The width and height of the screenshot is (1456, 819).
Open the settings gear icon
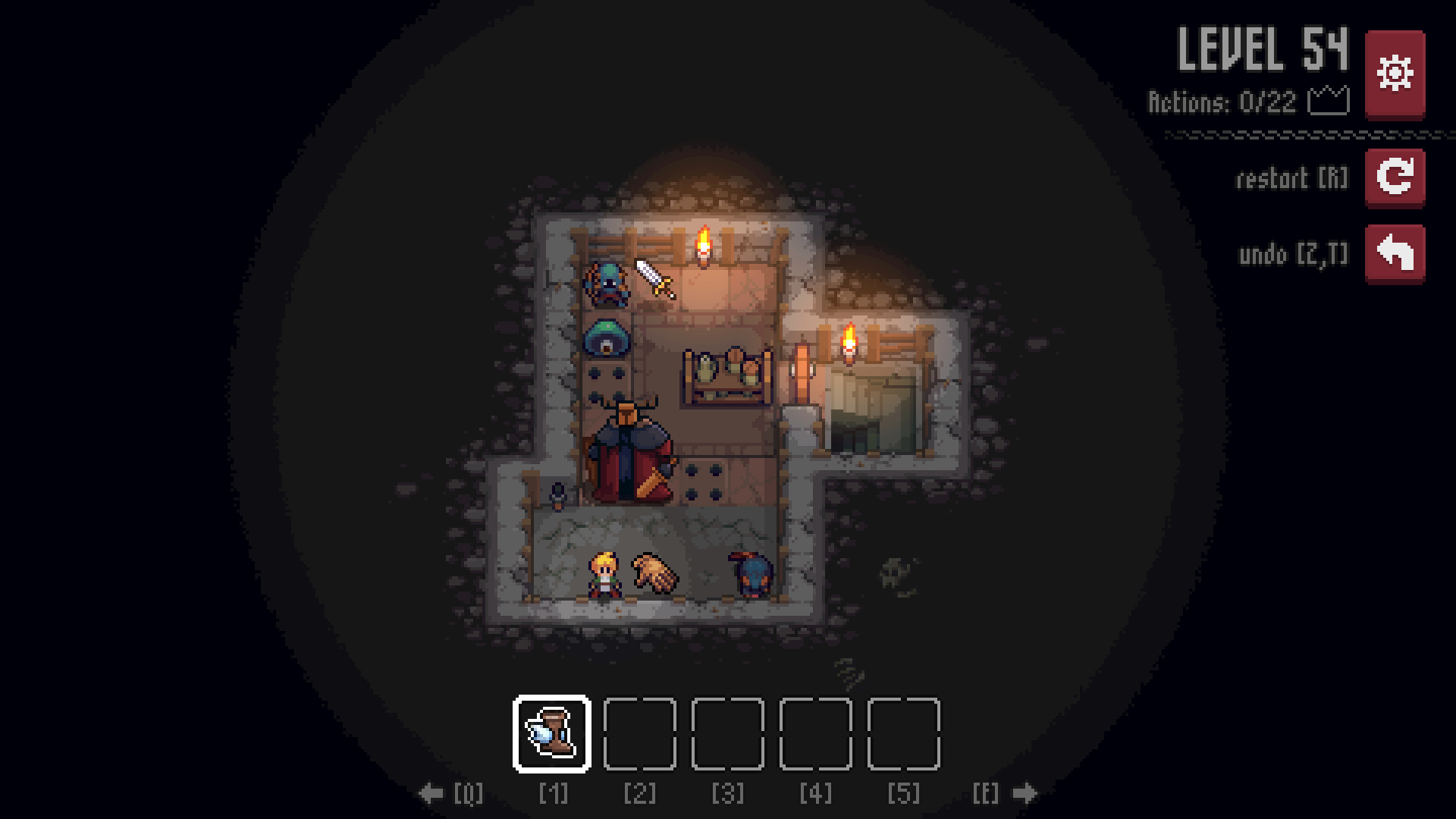pos(1394,72)
